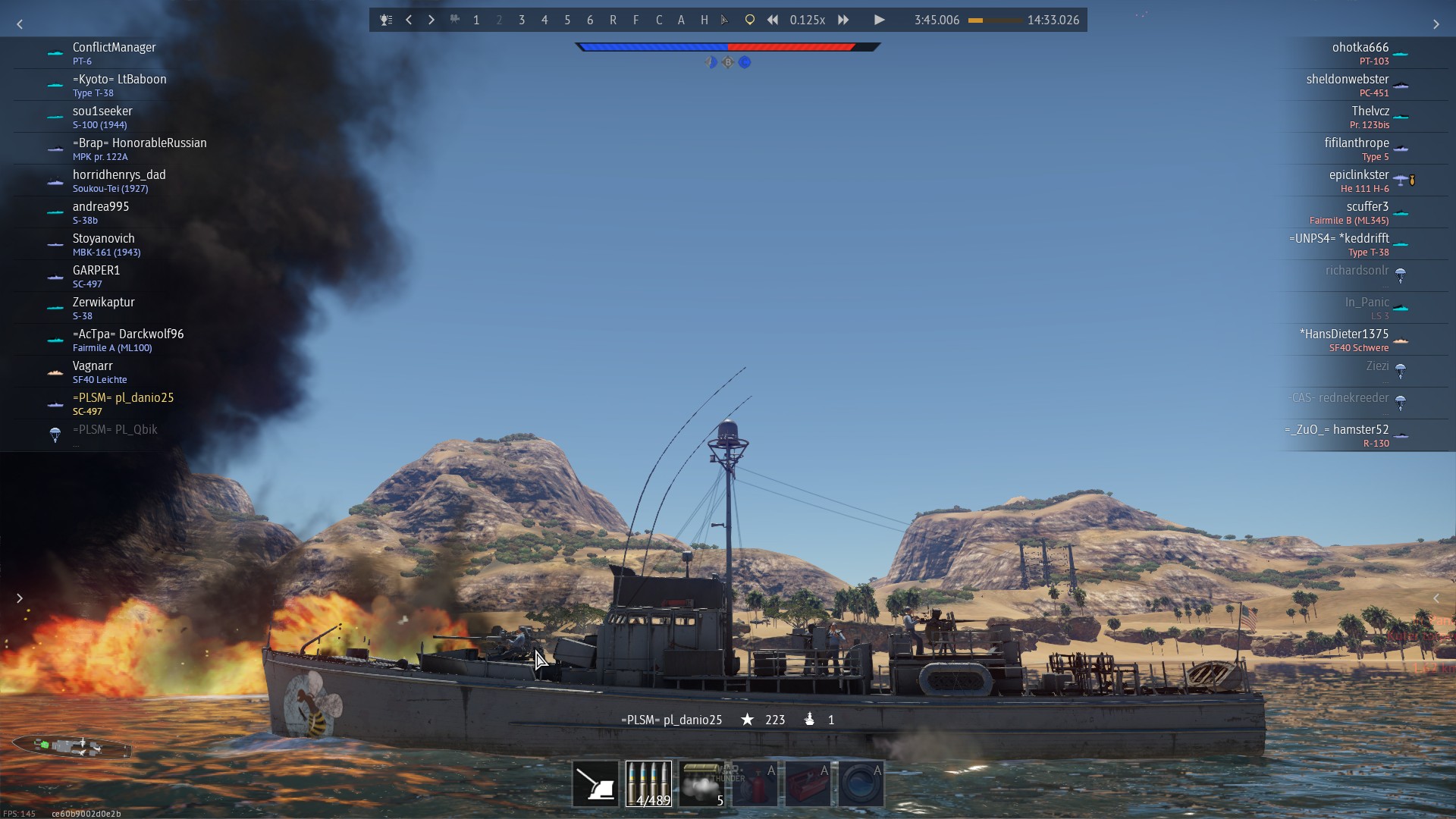Spectate player ConflictManager in team list
Screen dimensions: 1456x819
(x=114, y=53)
